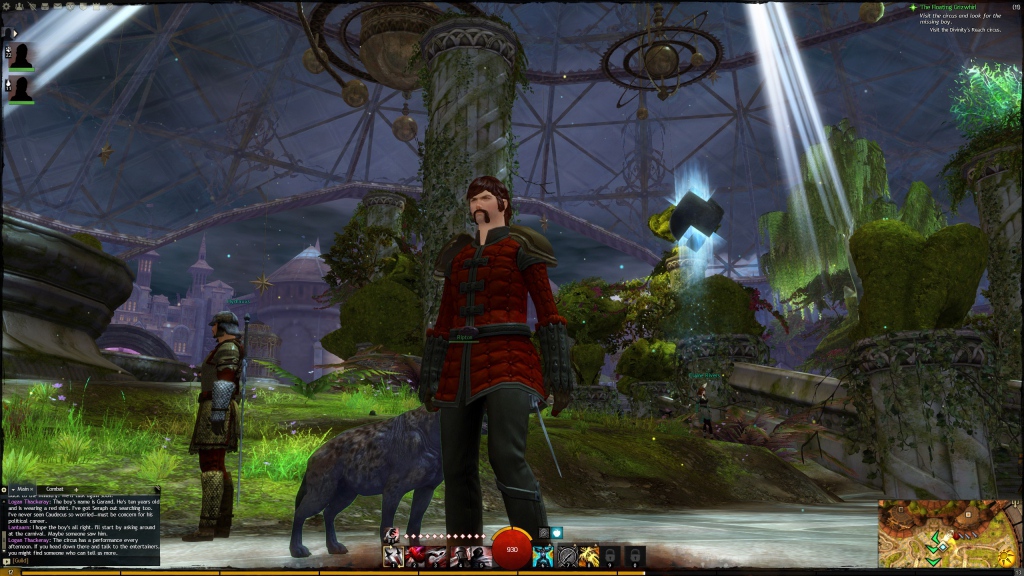The image size is (1024, 576).
Task: Select the second party member portrait
Action: tap(22, 90)
